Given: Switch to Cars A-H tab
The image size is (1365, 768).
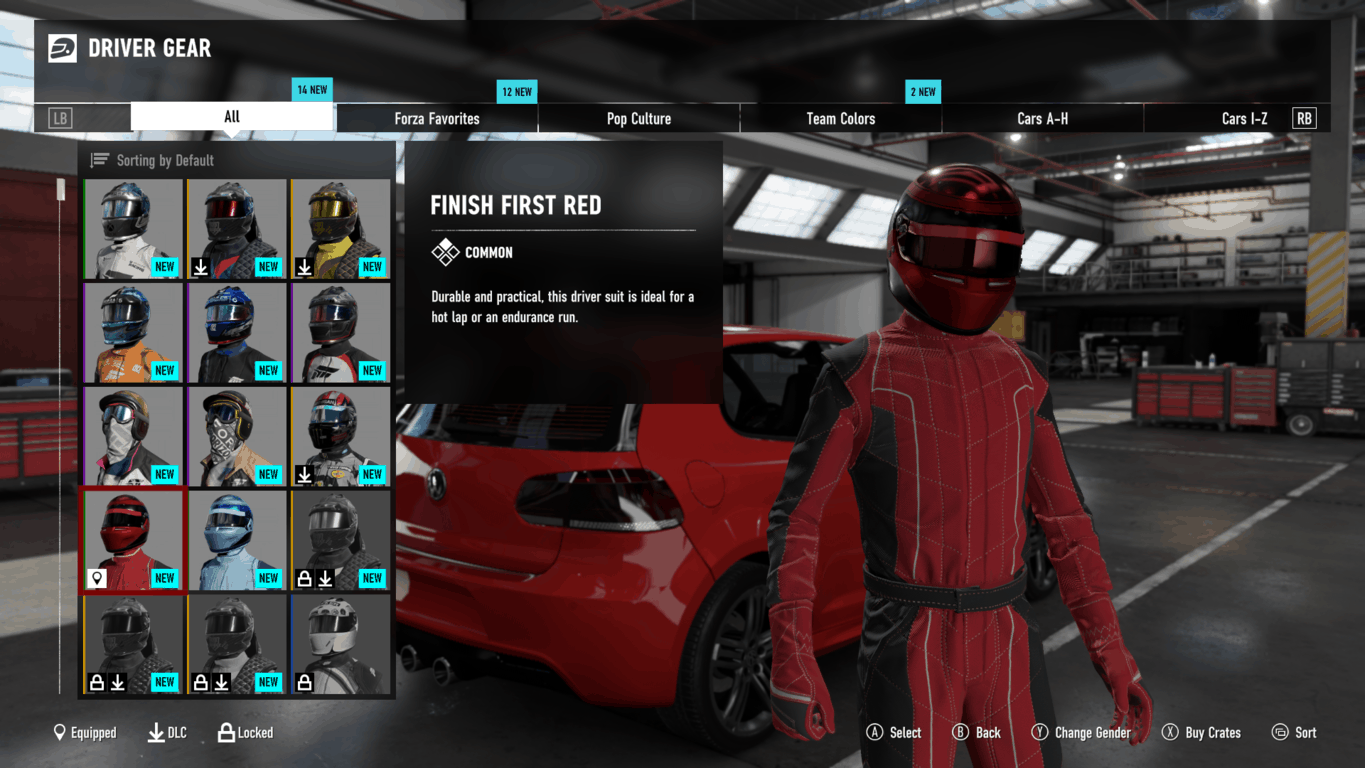Looking at the screenshot, I should coord(1042,118).
